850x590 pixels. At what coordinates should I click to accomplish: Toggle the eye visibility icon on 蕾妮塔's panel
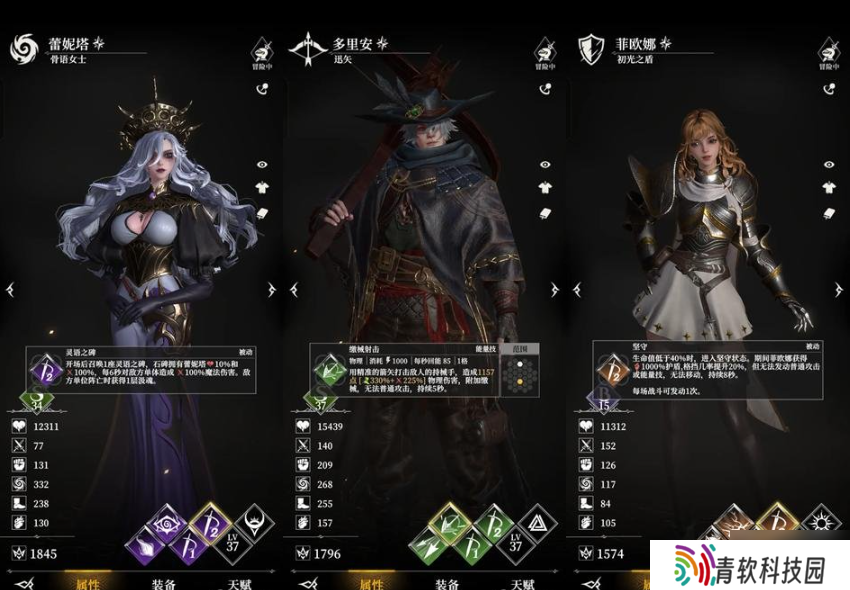tap(263, 164)
